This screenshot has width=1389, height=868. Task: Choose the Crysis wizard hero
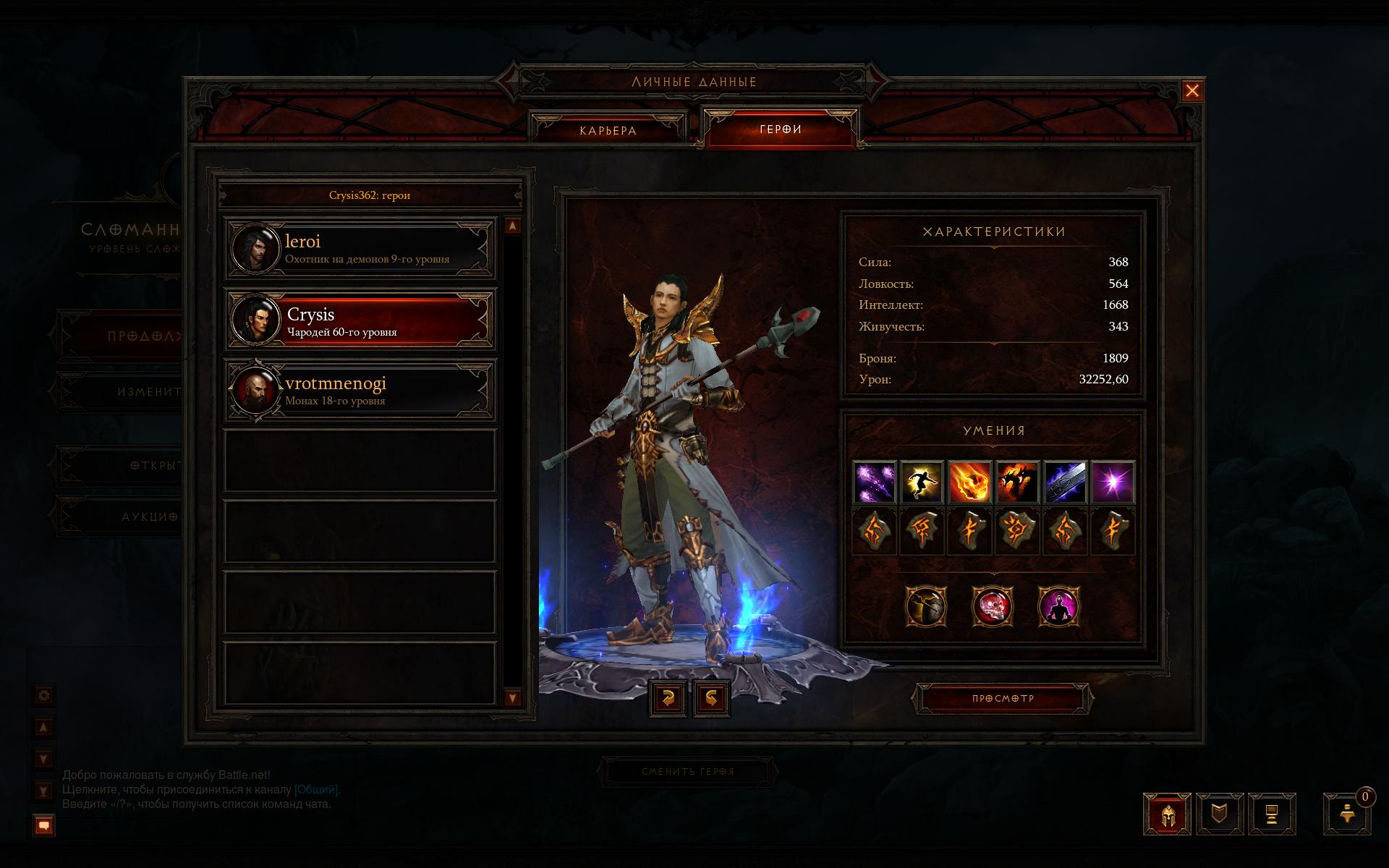360,320
